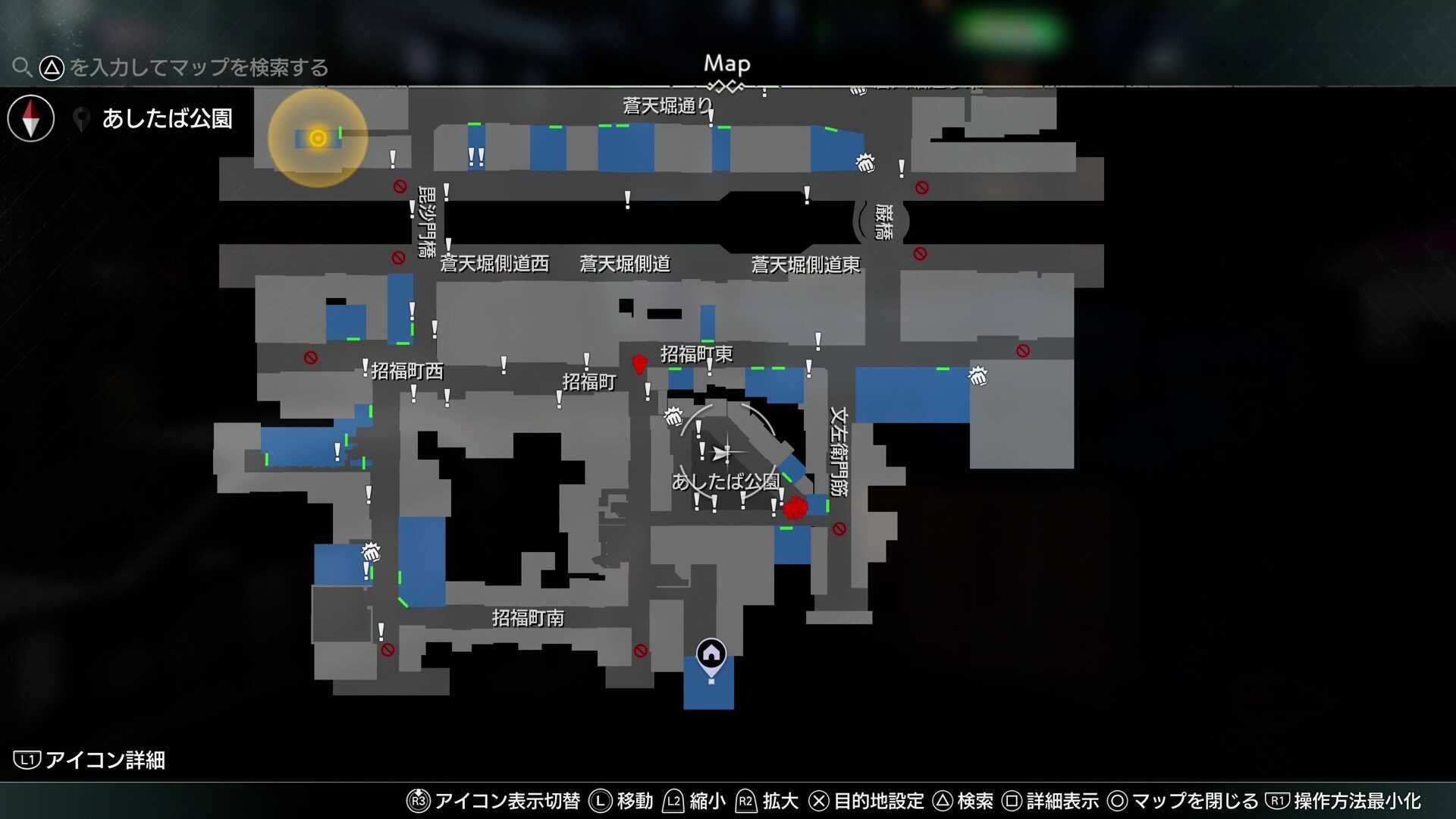Select the yellow destination marker near 蒼天堀通り
Viewport: 1456px width, 819px height.
[316, 137]
